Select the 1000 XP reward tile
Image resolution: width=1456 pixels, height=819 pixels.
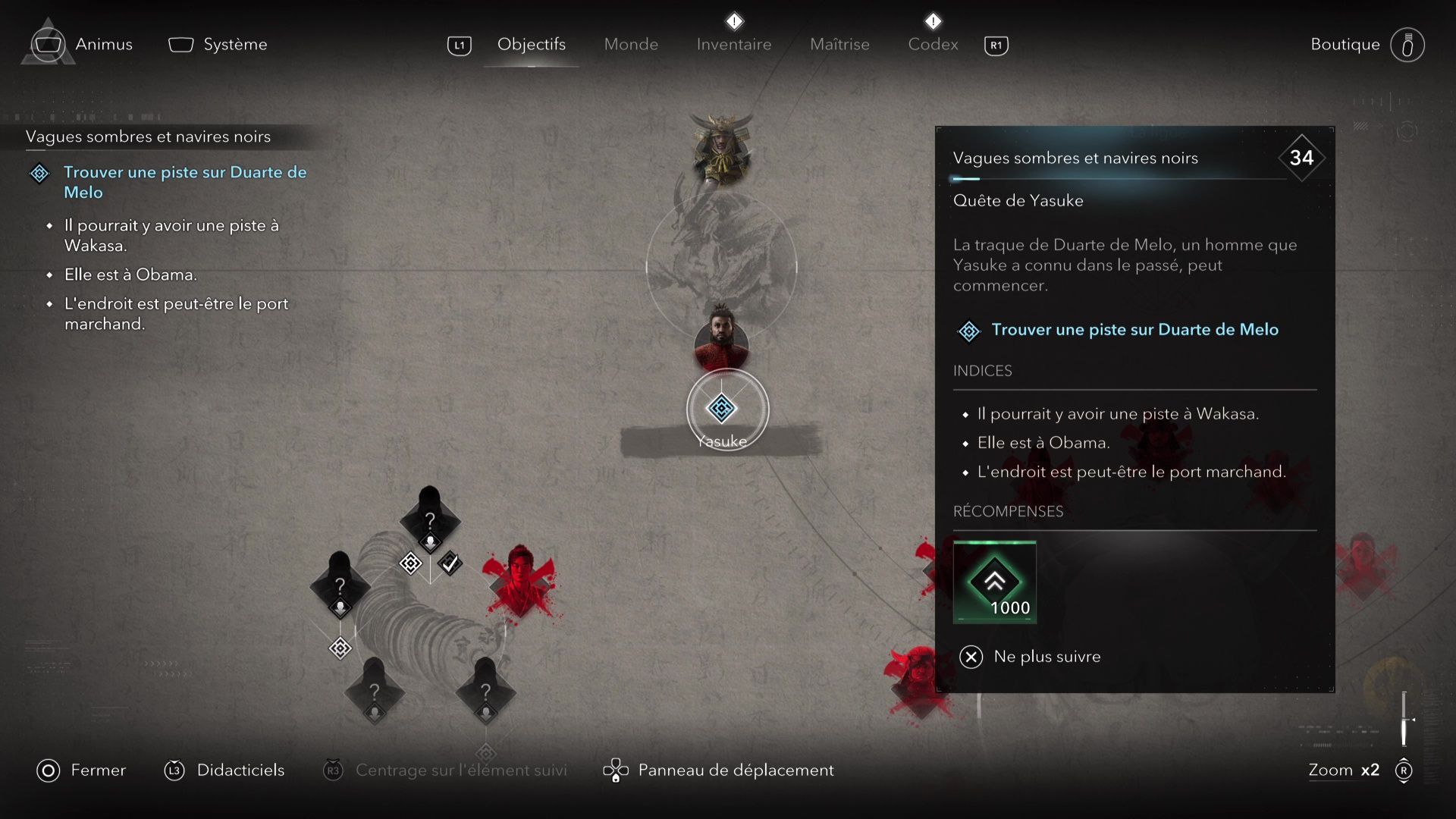pos(994,582)
